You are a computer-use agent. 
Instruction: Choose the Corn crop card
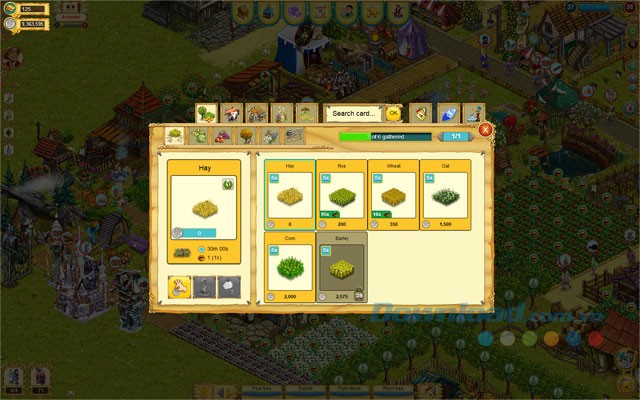pos(290,266)
